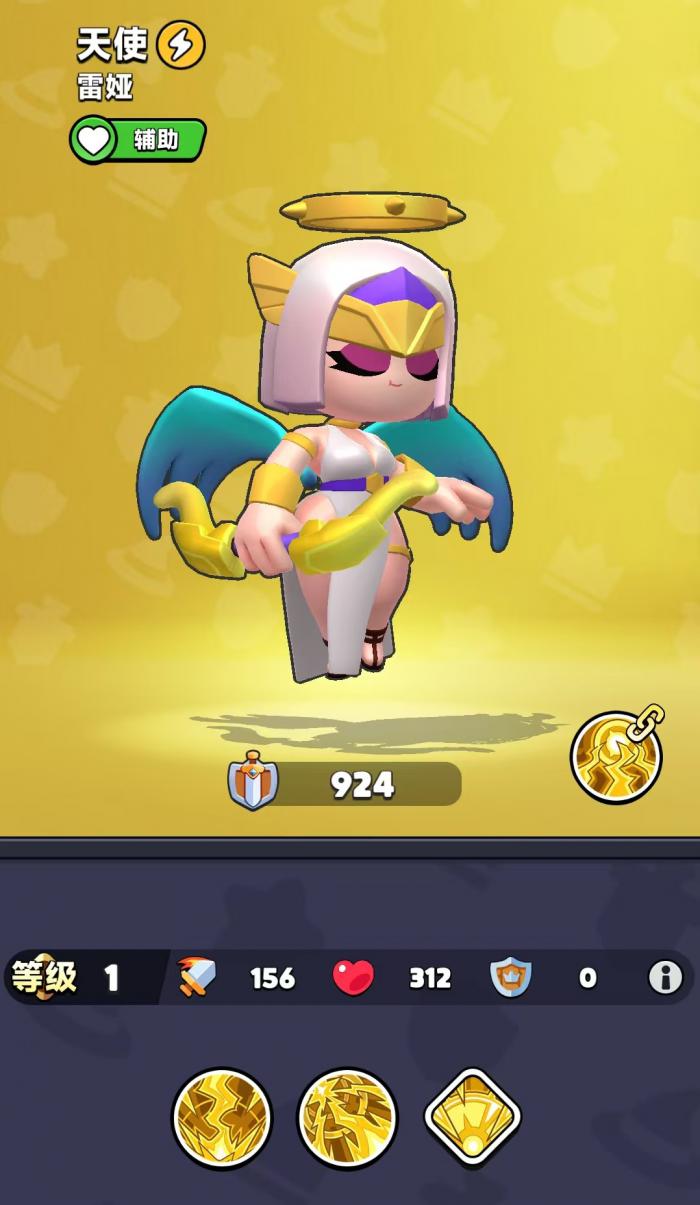Select the diamond-shaped skill icon
The image size is (700, 1205).
(473, 1117)
